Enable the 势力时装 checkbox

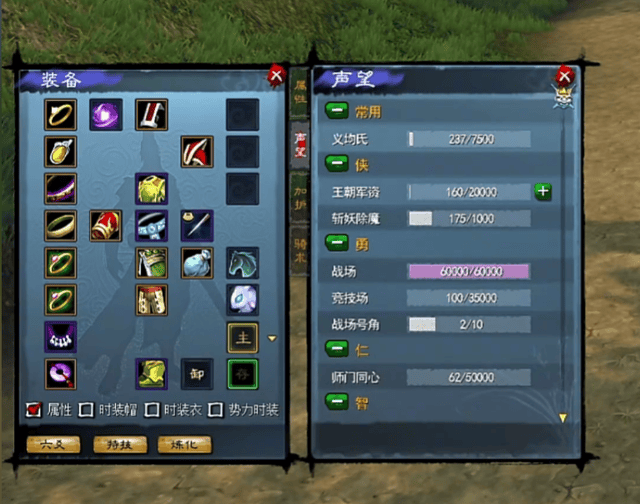click(219, 410)
